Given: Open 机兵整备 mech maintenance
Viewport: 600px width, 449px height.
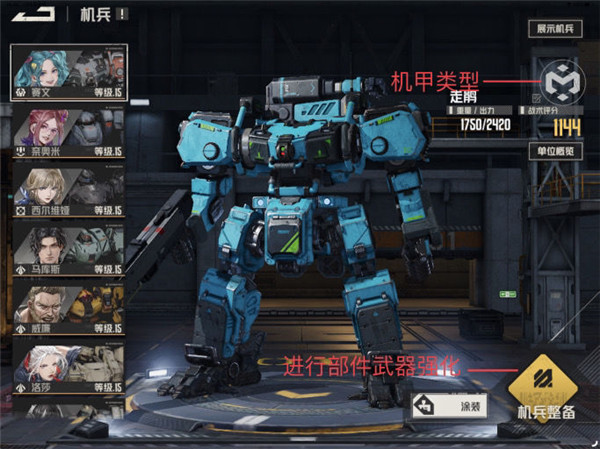Looking at the screenshot, I should coord(544,392).
